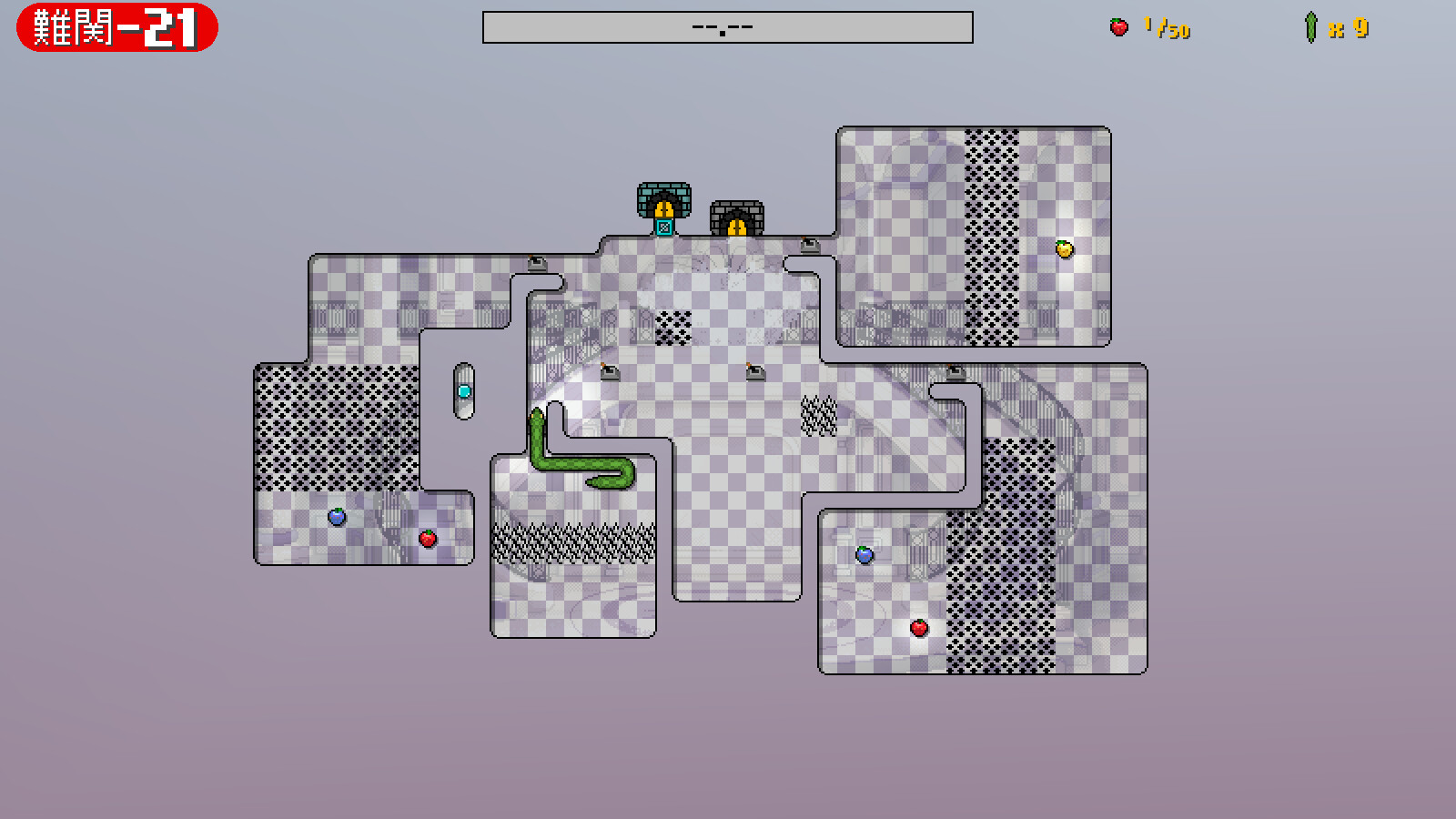Click the purple plum in the left room

pyautogui.click(x=338, y=516)
